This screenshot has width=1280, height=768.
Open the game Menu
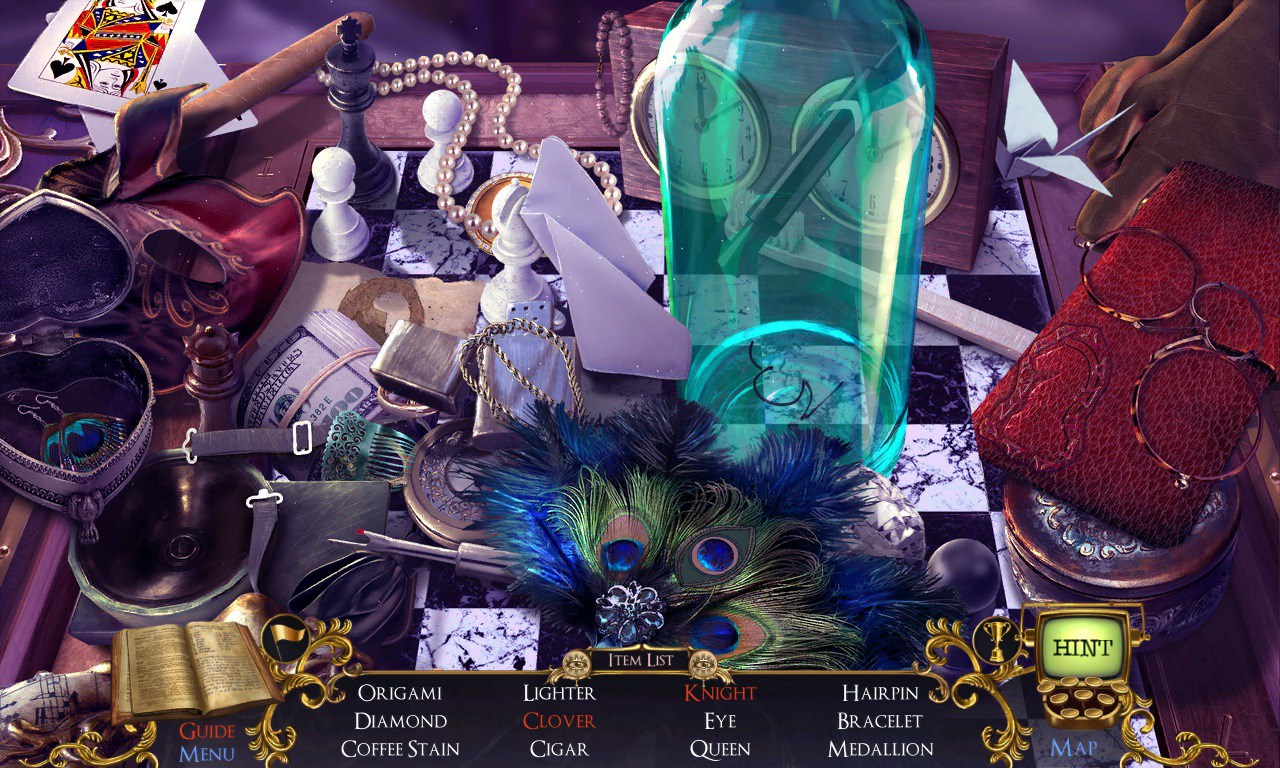(x=209, y=753)
